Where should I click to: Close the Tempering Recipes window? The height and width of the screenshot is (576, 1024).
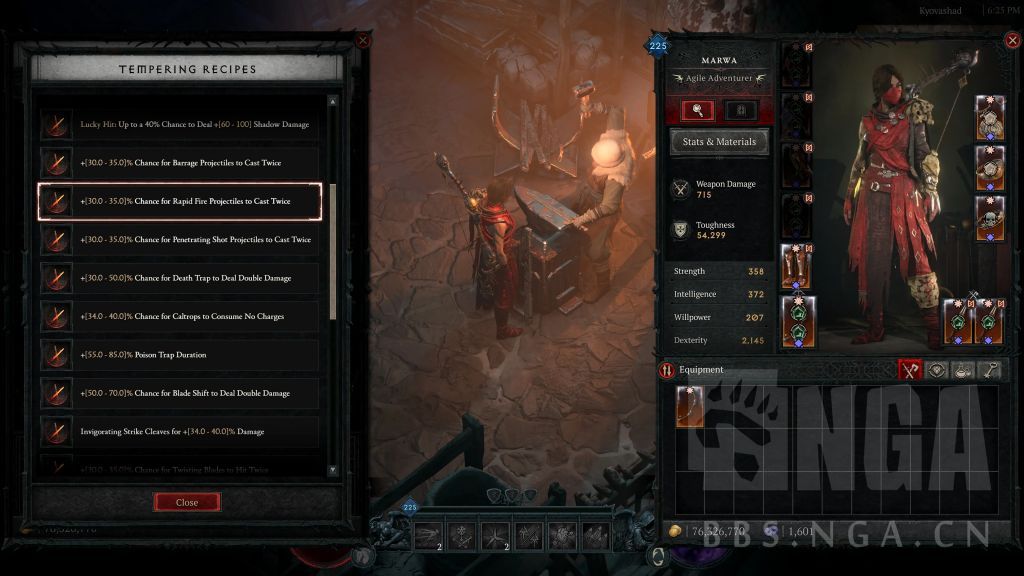pyautogui.click(x=187, y=502)
